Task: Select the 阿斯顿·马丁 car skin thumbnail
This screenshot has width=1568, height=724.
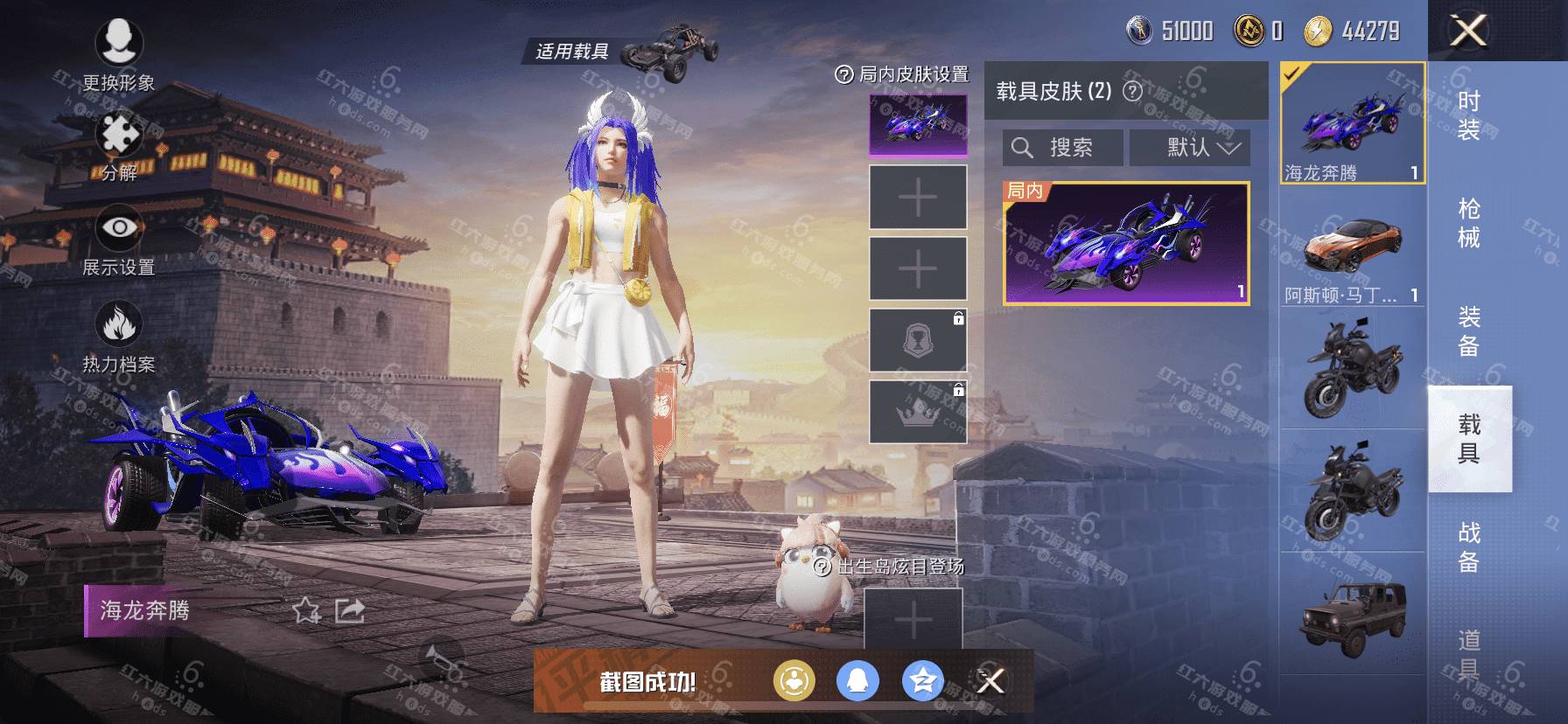Action: point(1352,254)
